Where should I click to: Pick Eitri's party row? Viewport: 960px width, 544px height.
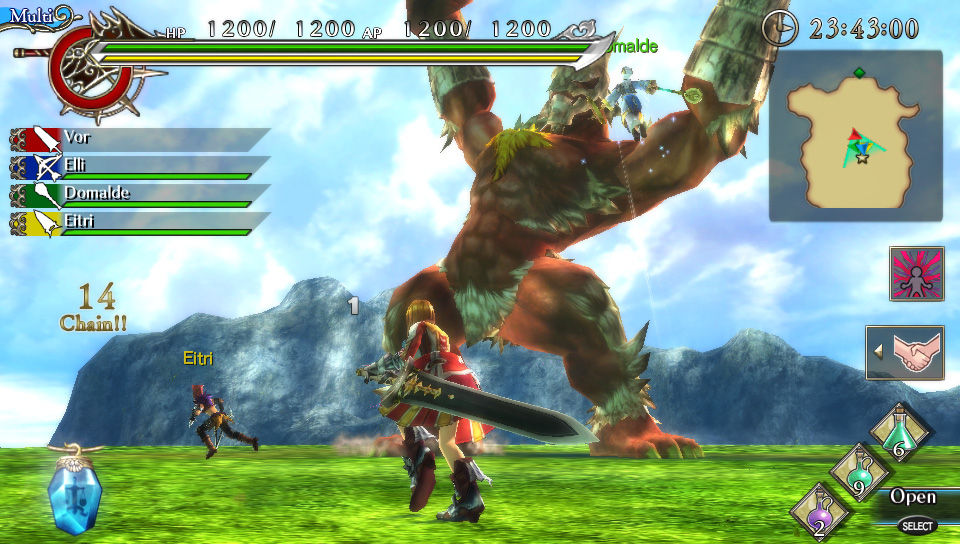(140, 222)
